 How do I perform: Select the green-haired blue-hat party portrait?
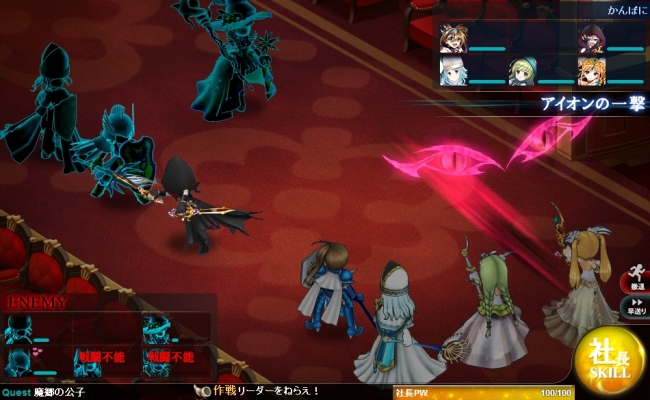(521, 71)
